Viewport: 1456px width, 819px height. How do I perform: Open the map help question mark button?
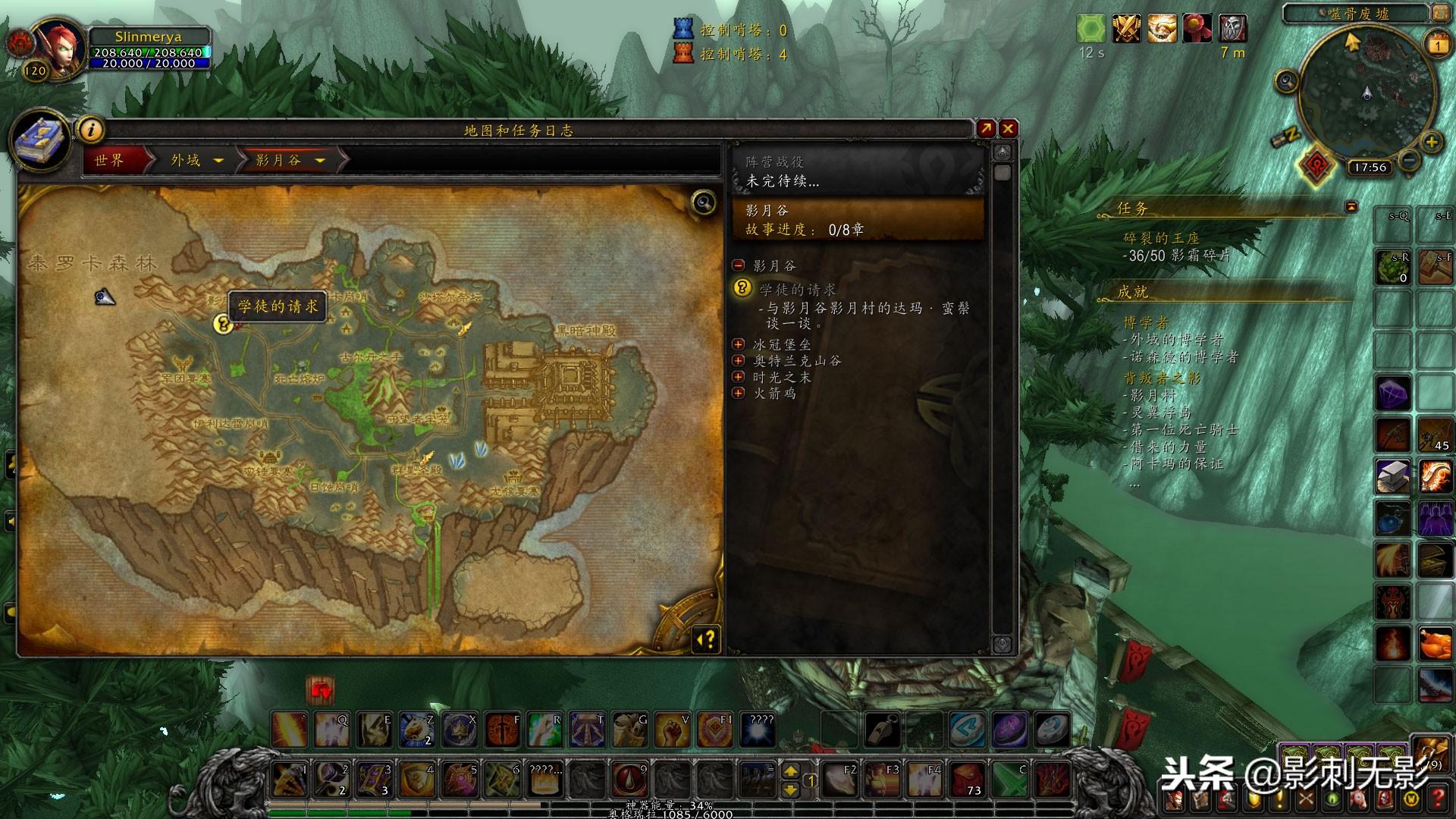coord(706,640)
